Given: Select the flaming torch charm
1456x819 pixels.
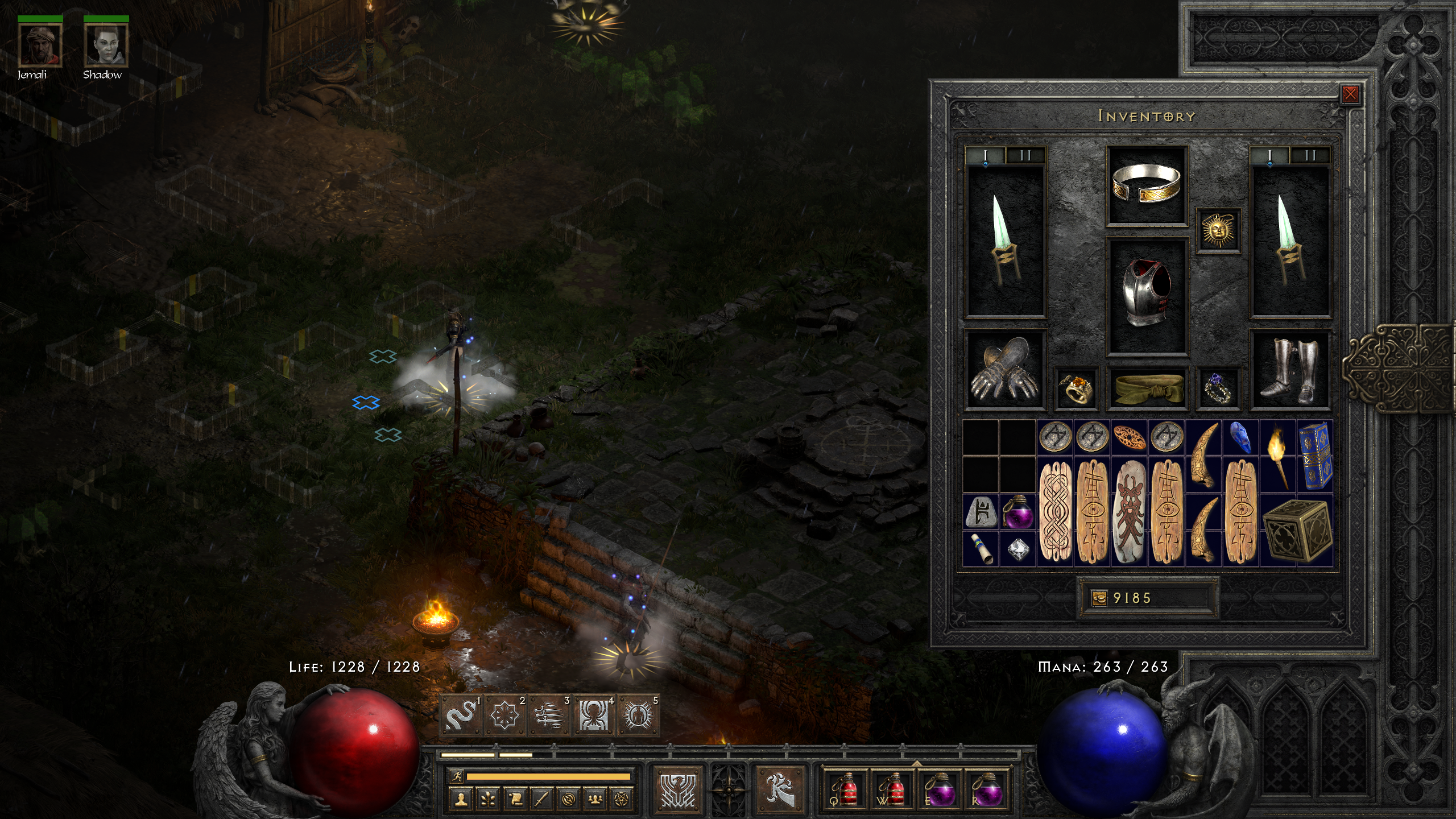Looking at the screenshot, I should pyautogui.click(x=1277, y=456).
